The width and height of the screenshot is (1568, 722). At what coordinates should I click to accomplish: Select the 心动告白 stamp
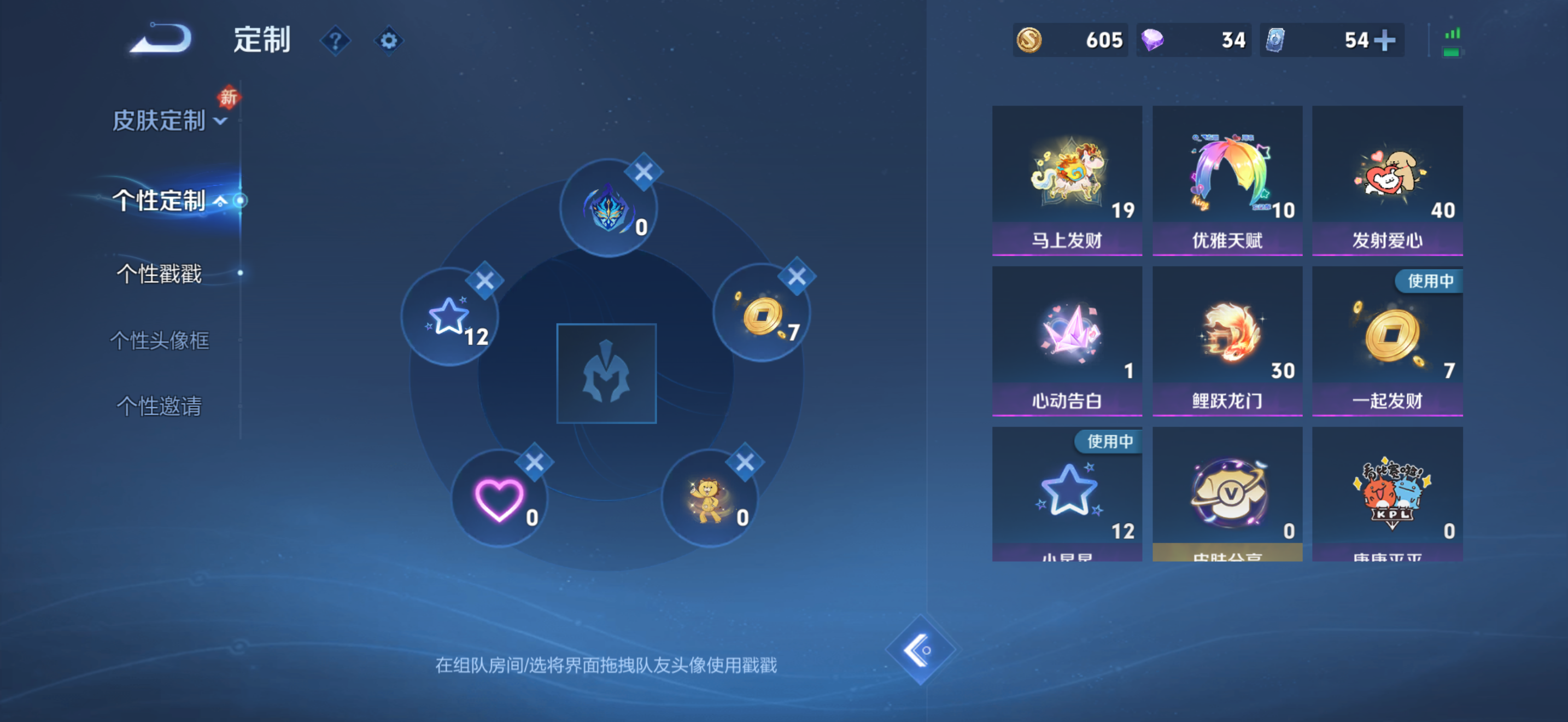tap(1067, 338)
